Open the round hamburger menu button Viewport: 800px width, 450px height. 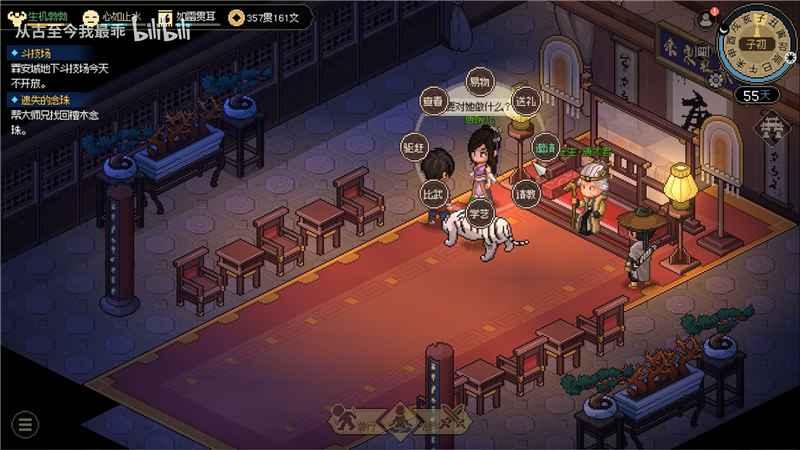[x=24, y=423]
